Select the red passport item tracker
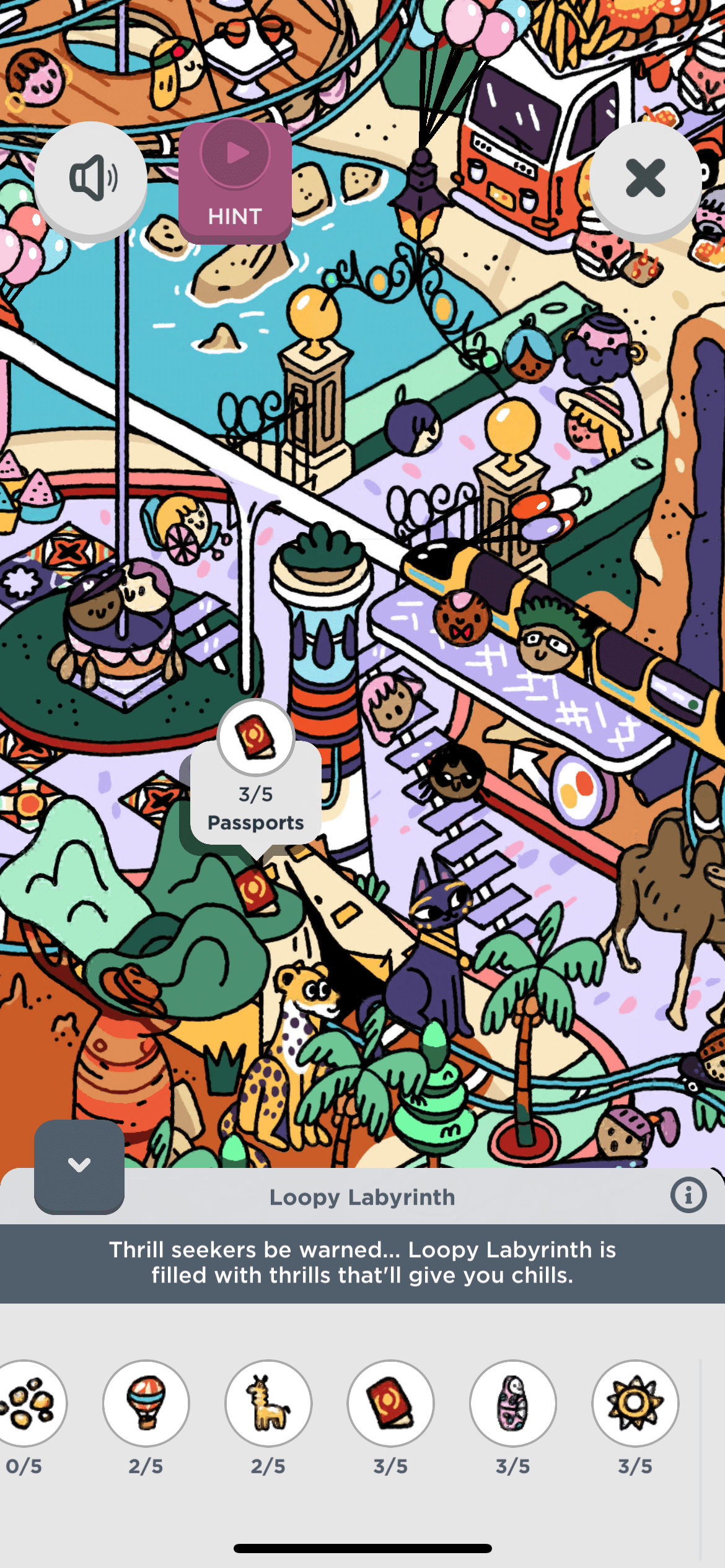 pos(390,1403)
